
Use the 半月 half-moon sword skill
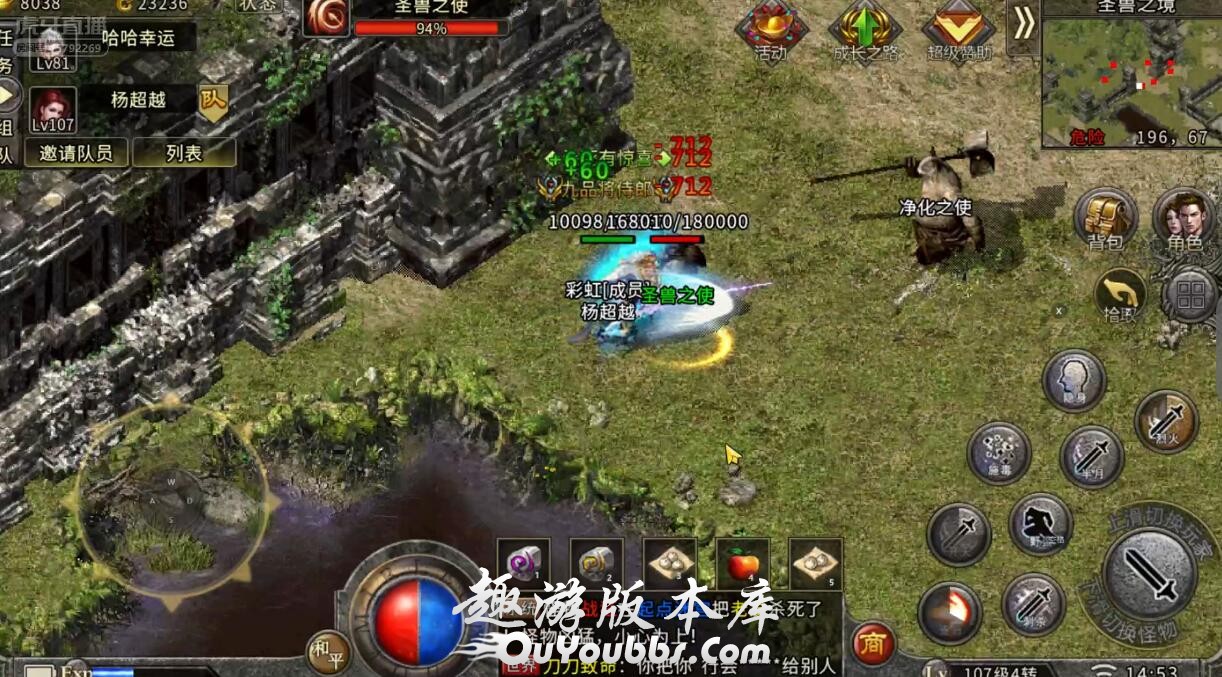point(1091,456)
